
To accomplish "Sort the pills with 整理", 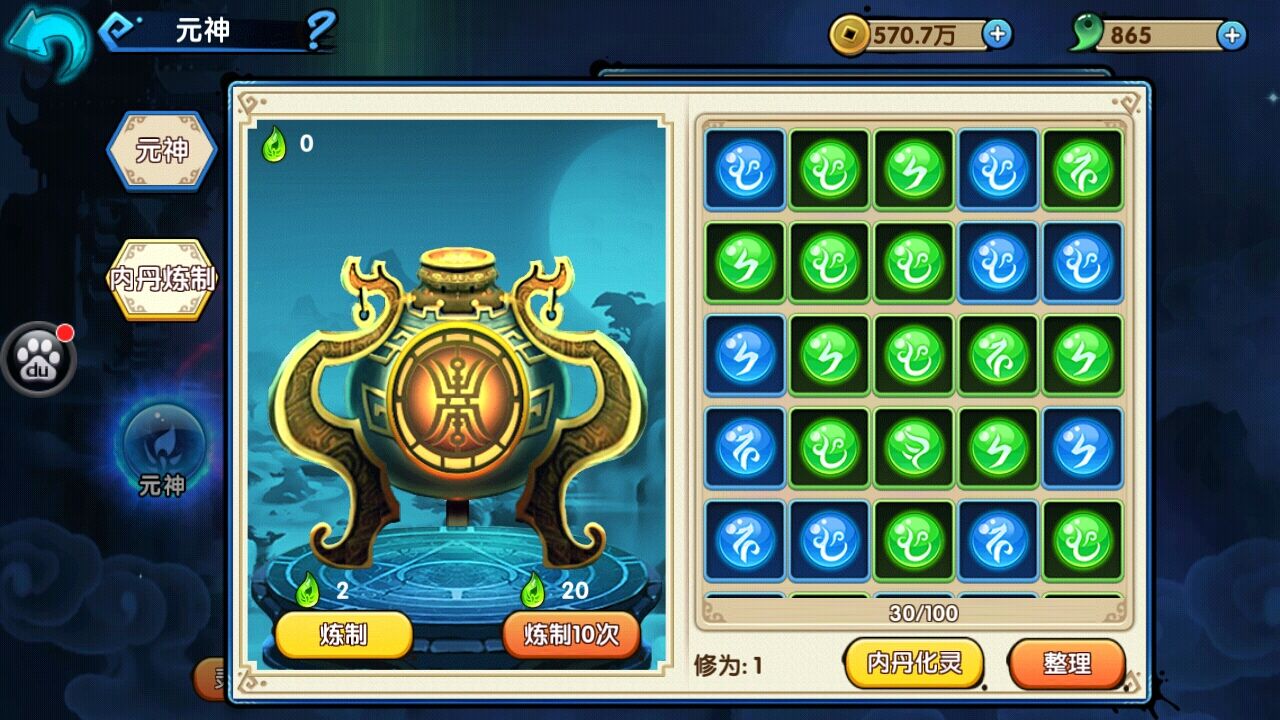I will coord(1067,663).
